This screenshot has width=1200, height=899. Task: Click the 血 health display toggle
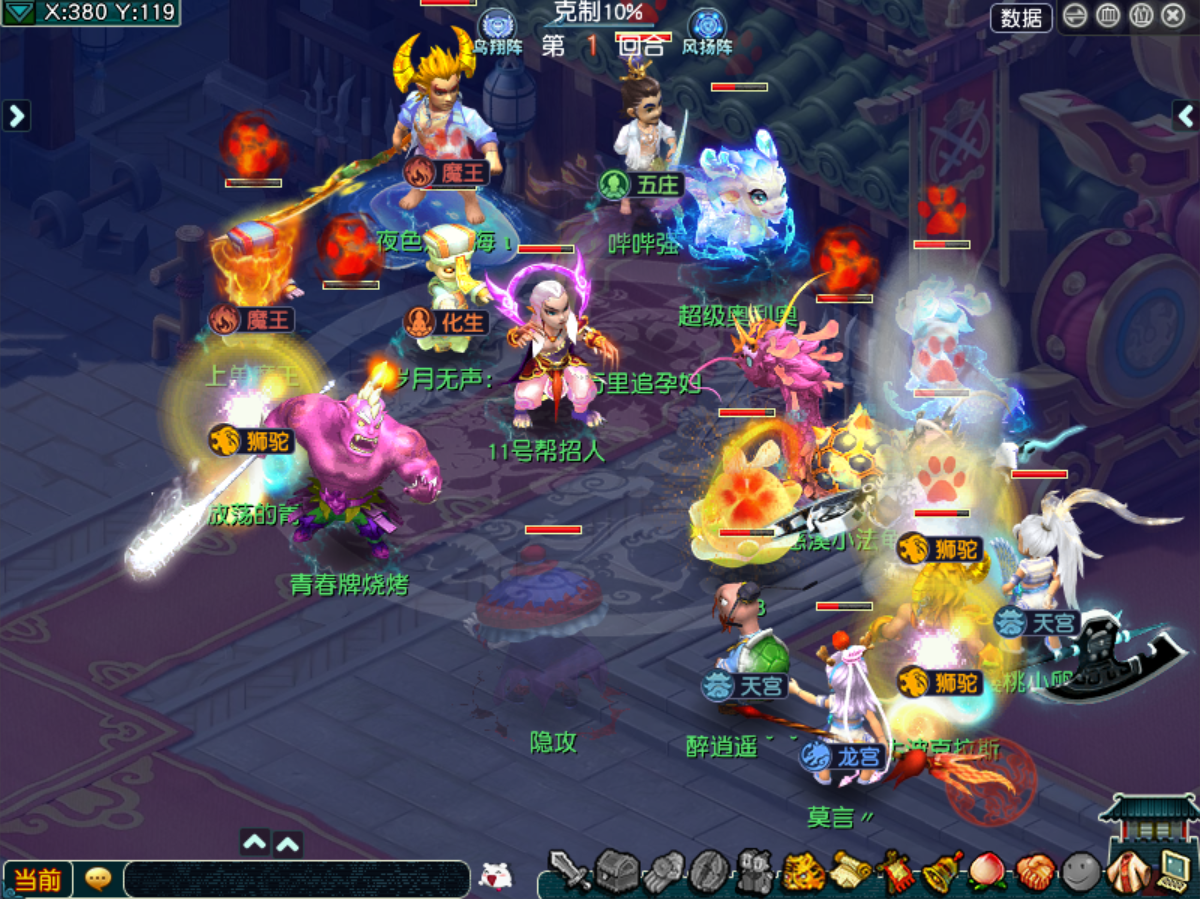pyautogui.click(x=1108, y=16)
